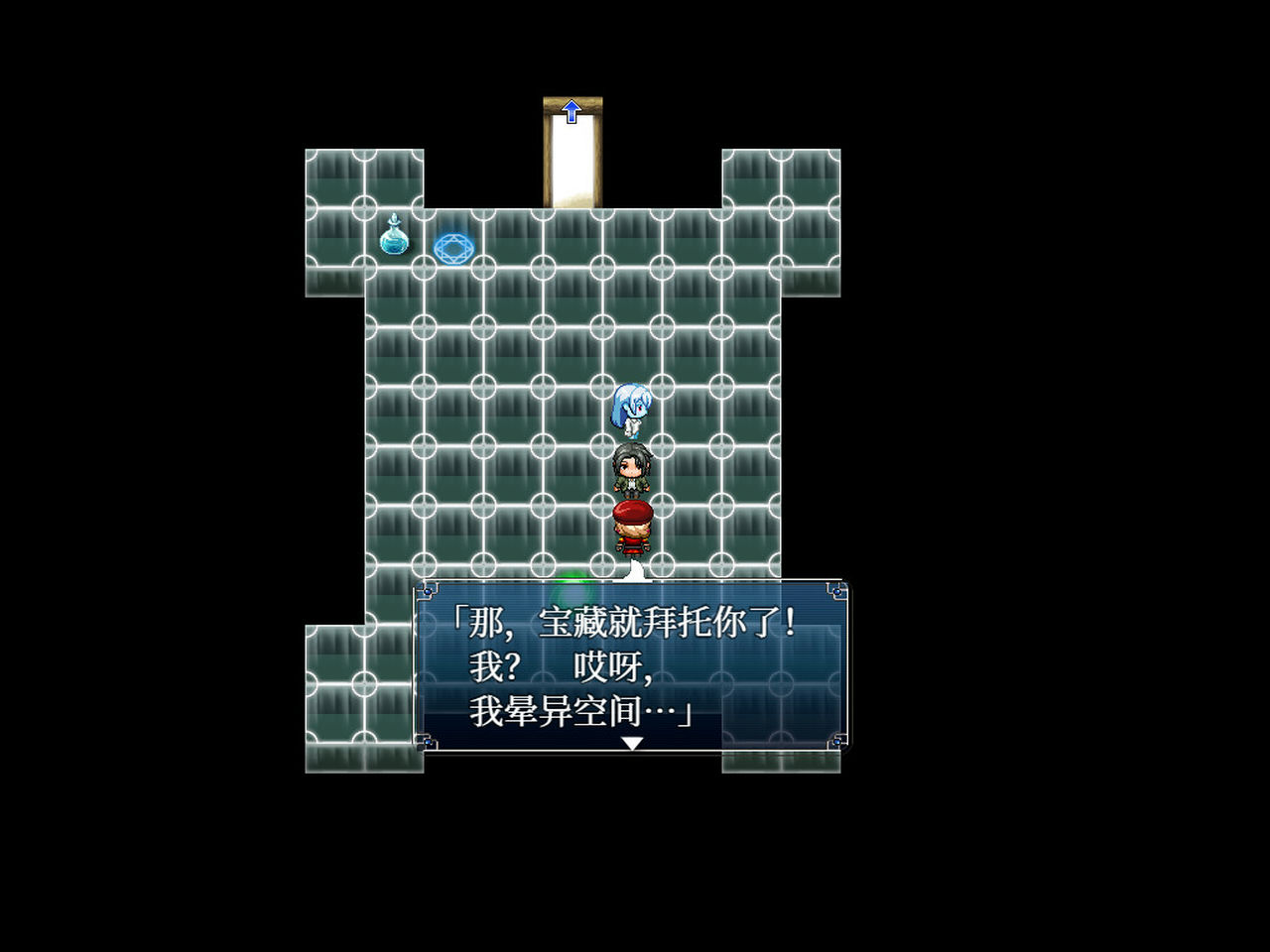Viewport: 1270px width, 952px height.
Task: Click the blue-haired character sprite
Action: point(632,410)
